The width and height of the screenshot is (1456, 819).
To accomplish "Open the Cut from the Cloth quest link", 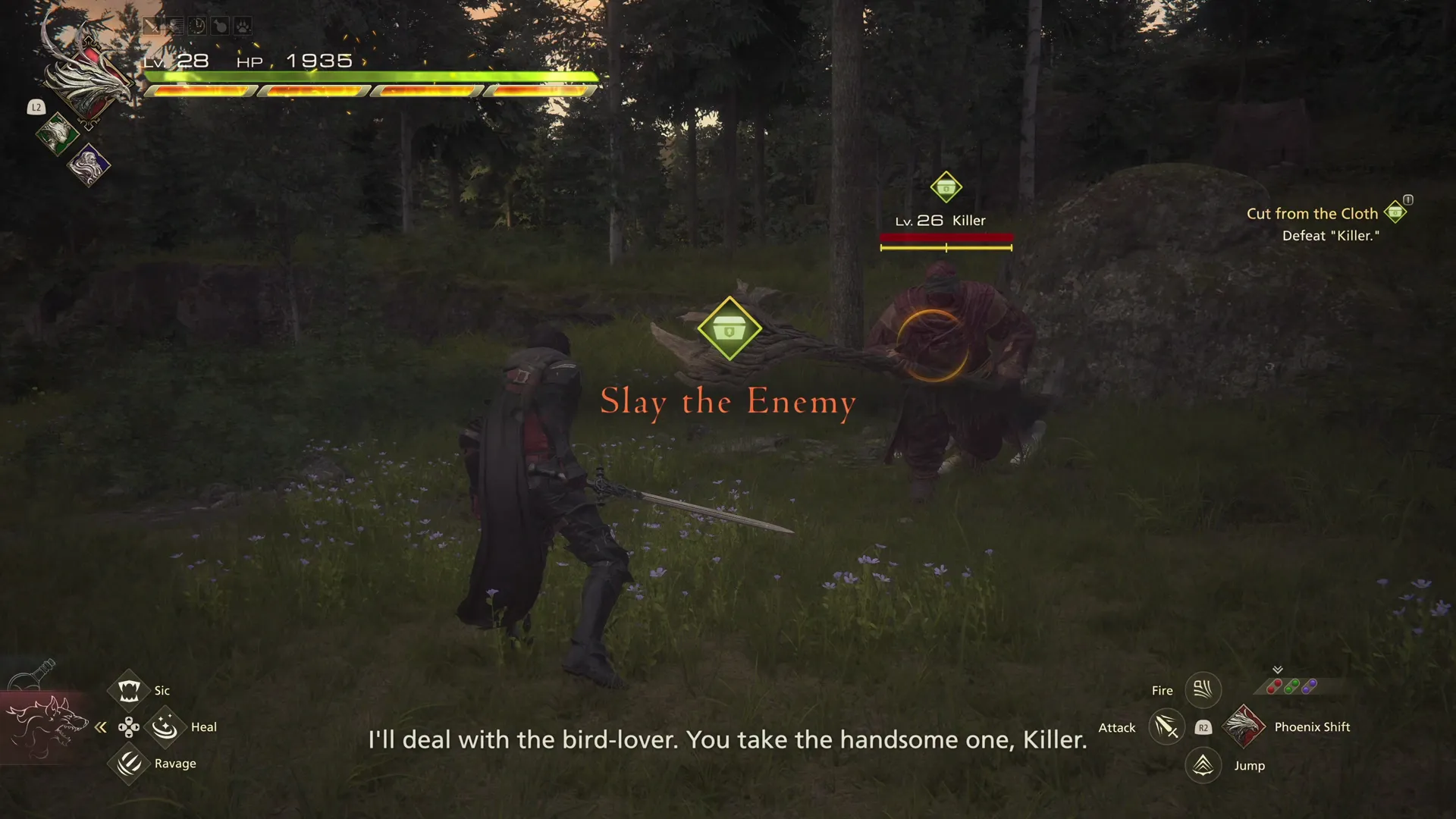I will tap(1313, 213).
